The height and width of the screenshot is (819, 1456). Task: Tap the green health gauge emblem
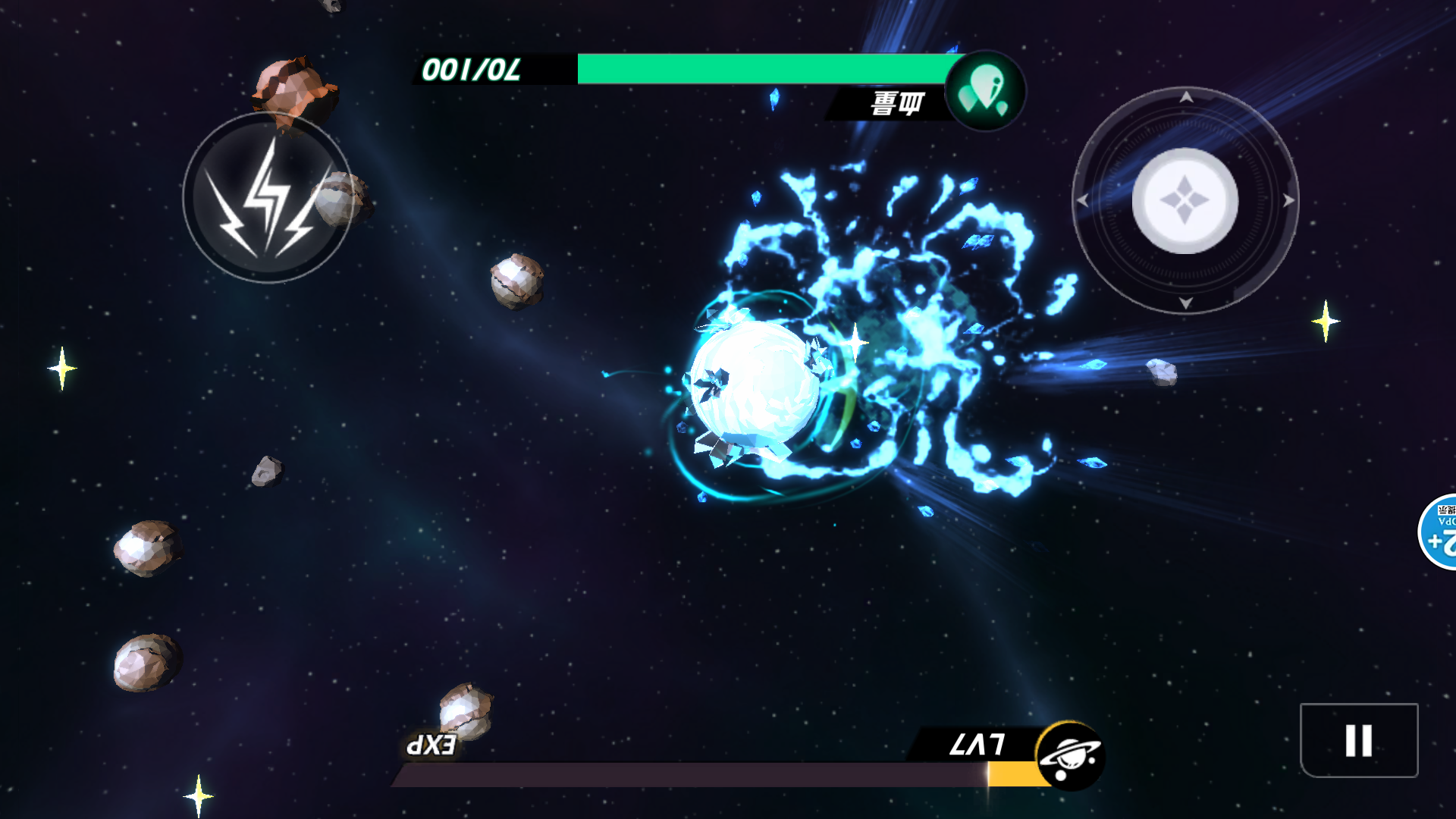[984, 91]
